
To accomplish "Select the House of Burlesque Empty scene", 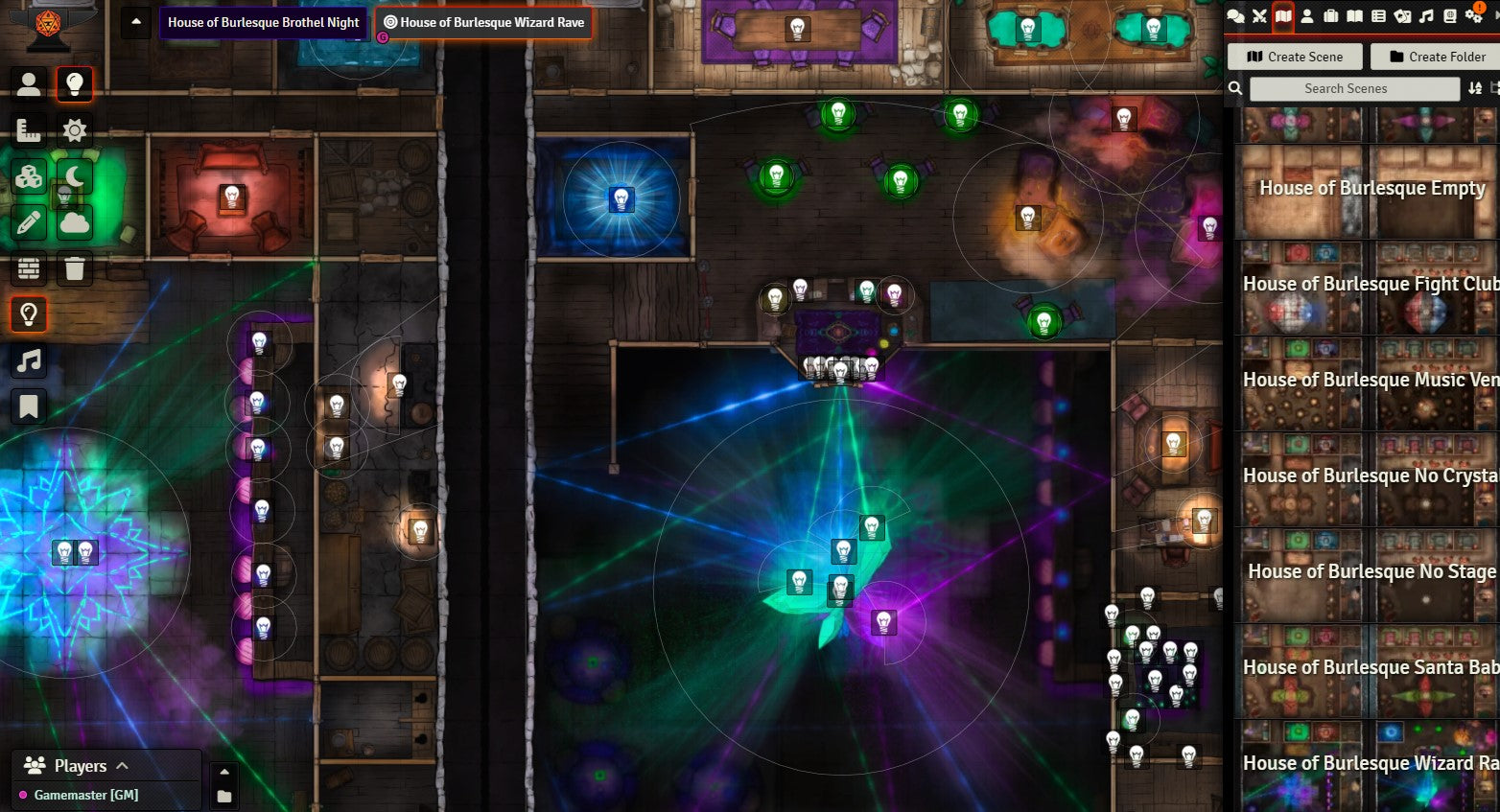I will coord(1371,189).
